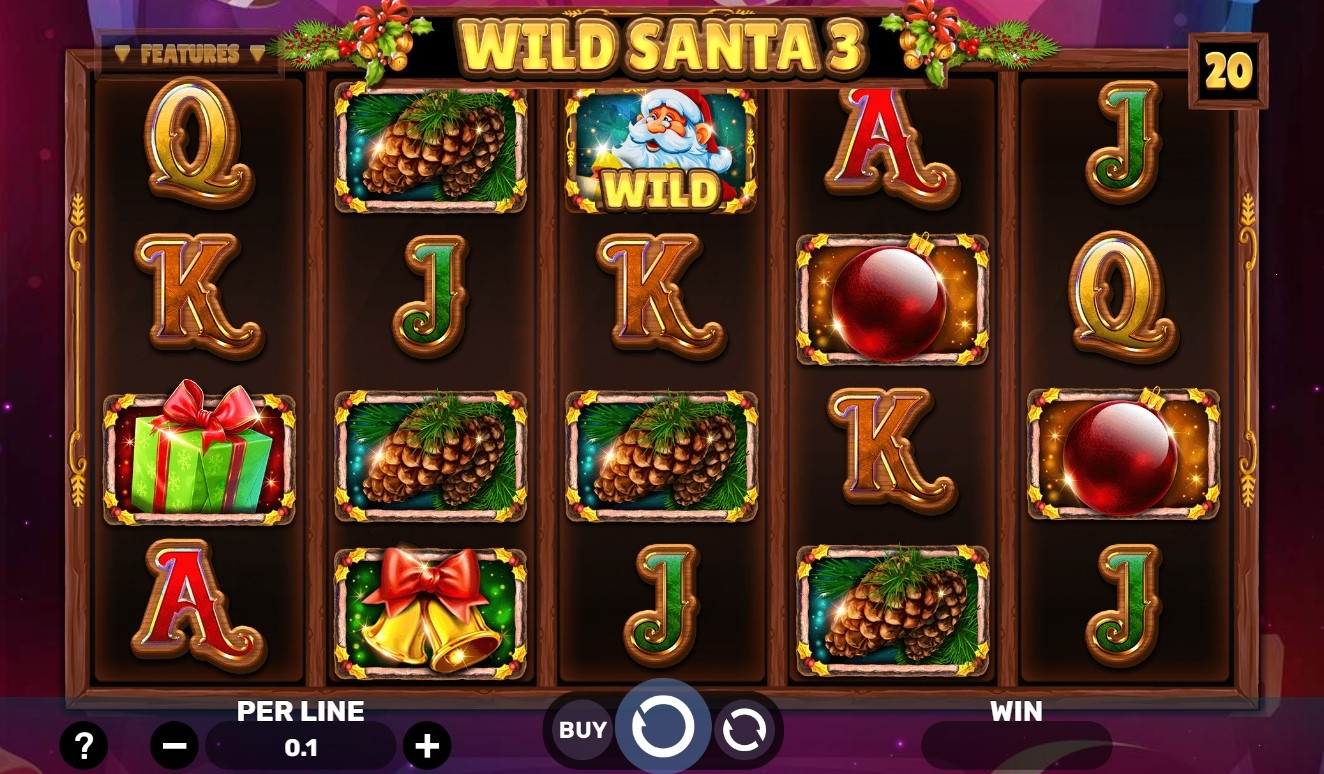Toggle autospin with the circular arrows button
1324x774 pixels.
click(744, 730)
